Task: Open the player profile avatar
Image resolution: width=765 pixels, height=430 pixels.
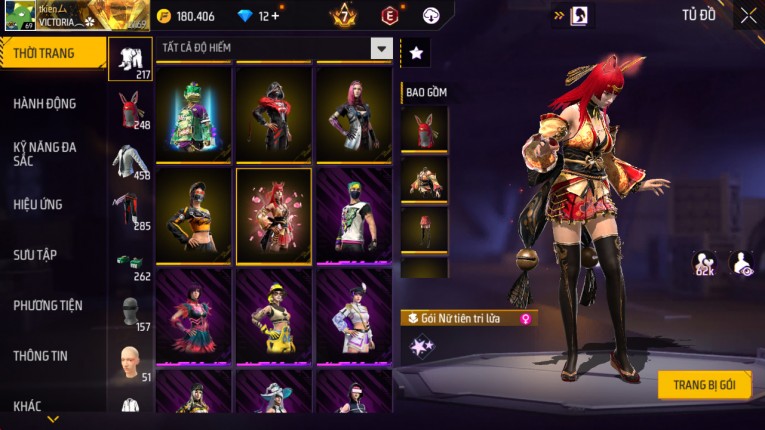Action: 19,15
